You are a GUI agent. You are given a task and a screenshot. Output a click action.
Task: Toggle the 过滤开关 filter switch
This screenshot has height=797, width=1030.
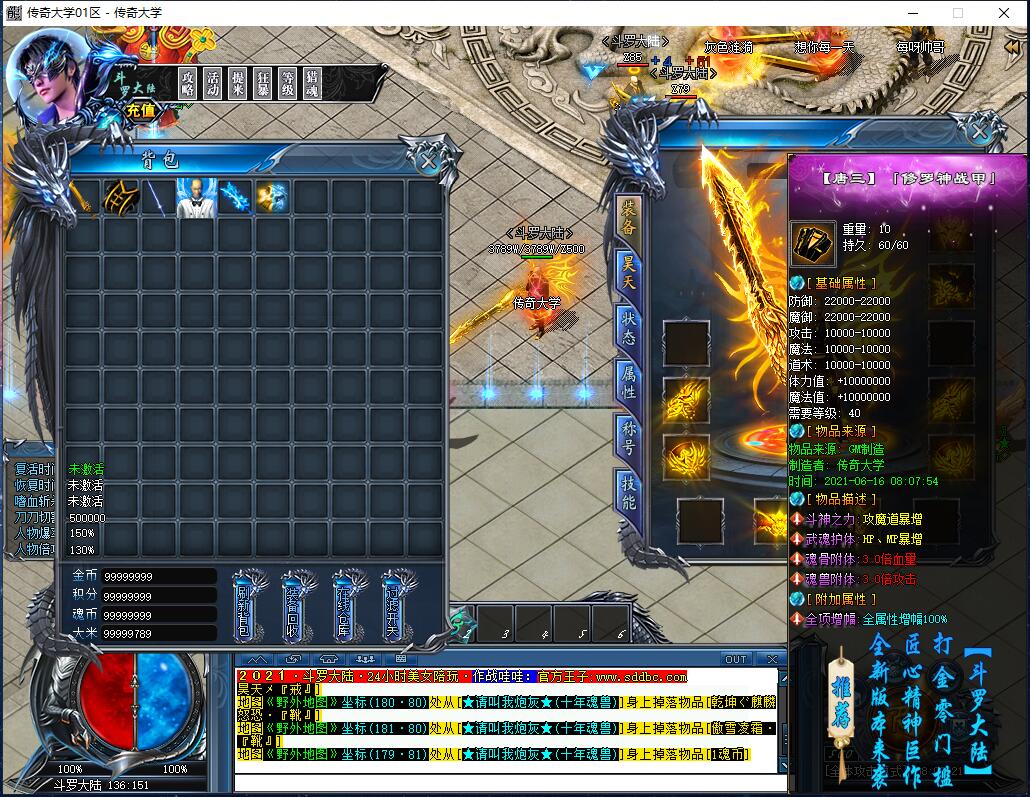pyautogui.click(x=394, y=606)
